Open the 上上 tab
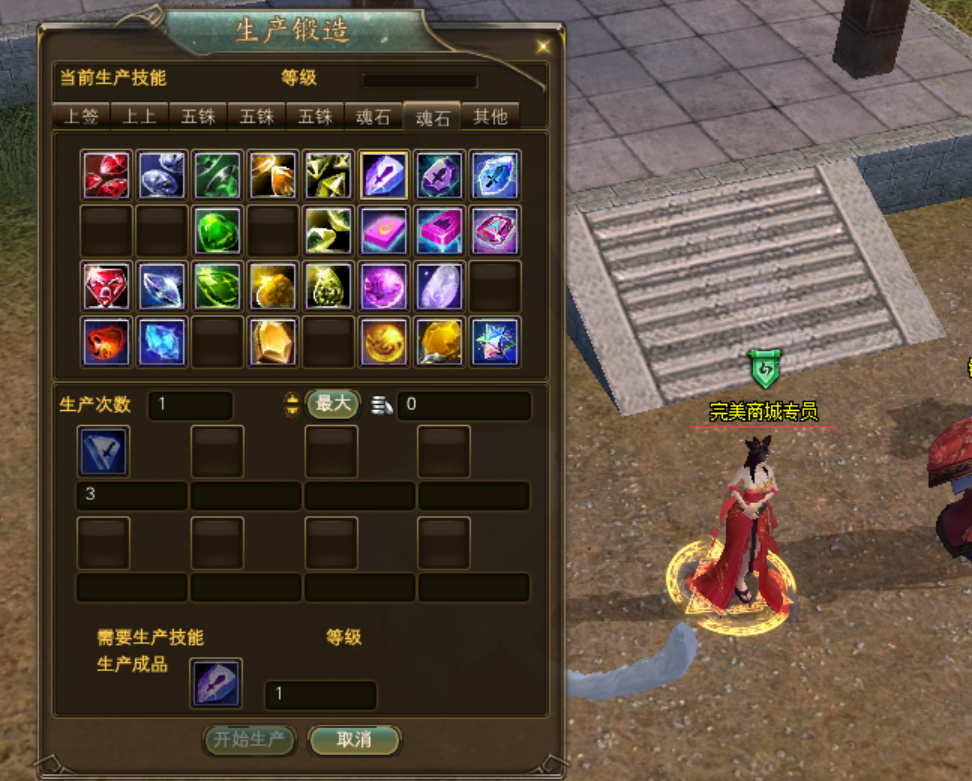The height and width of the screenshot is (781, 972). 139,116
